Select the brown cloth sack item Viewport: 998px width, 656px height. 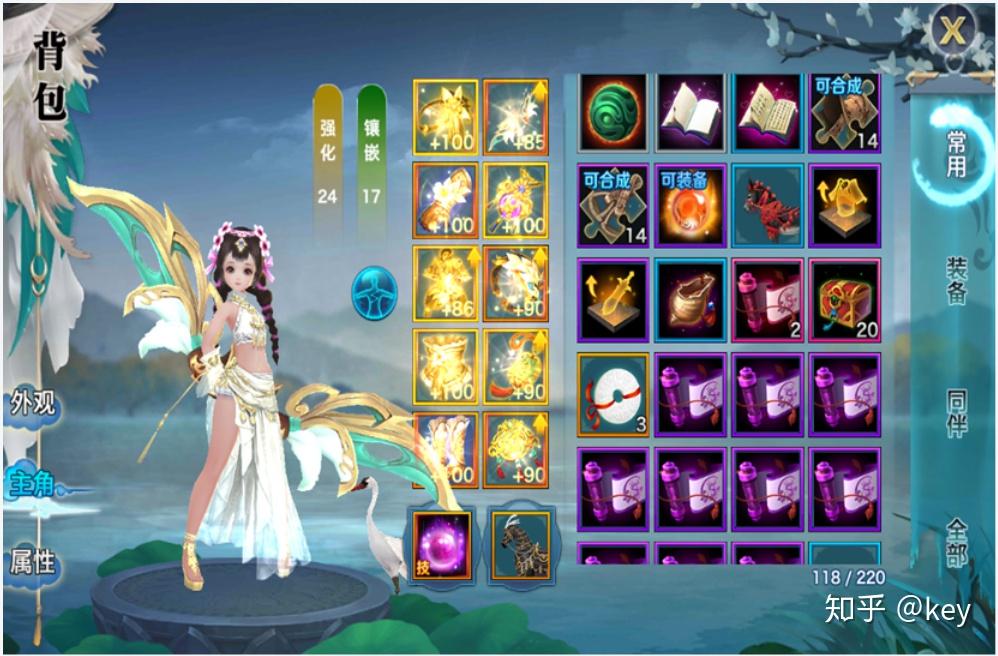click(690, 298)
